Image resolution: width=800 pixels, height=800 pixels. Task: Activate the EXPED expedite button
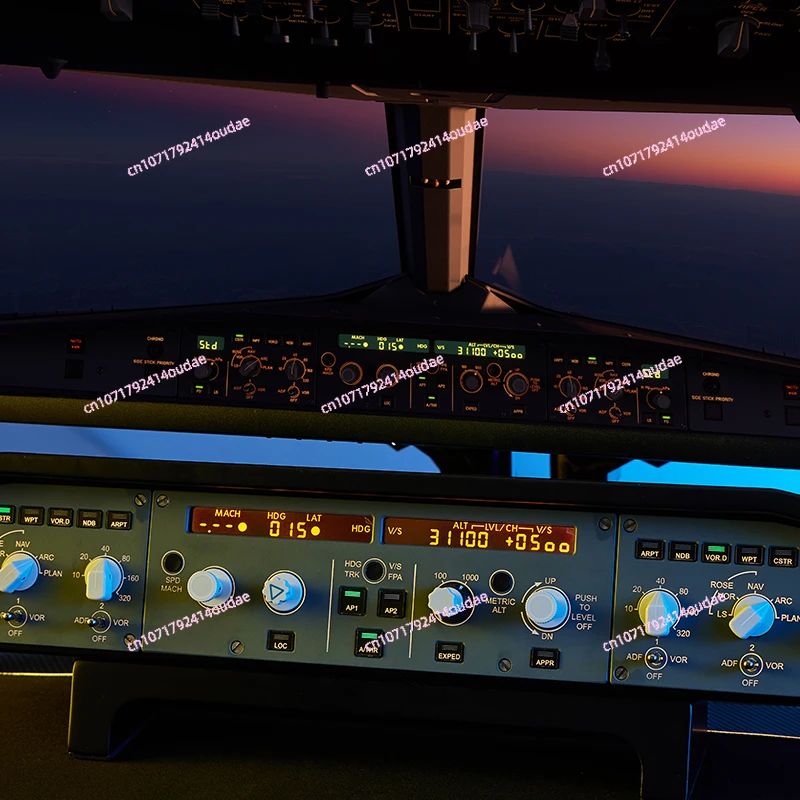[449, 652]
